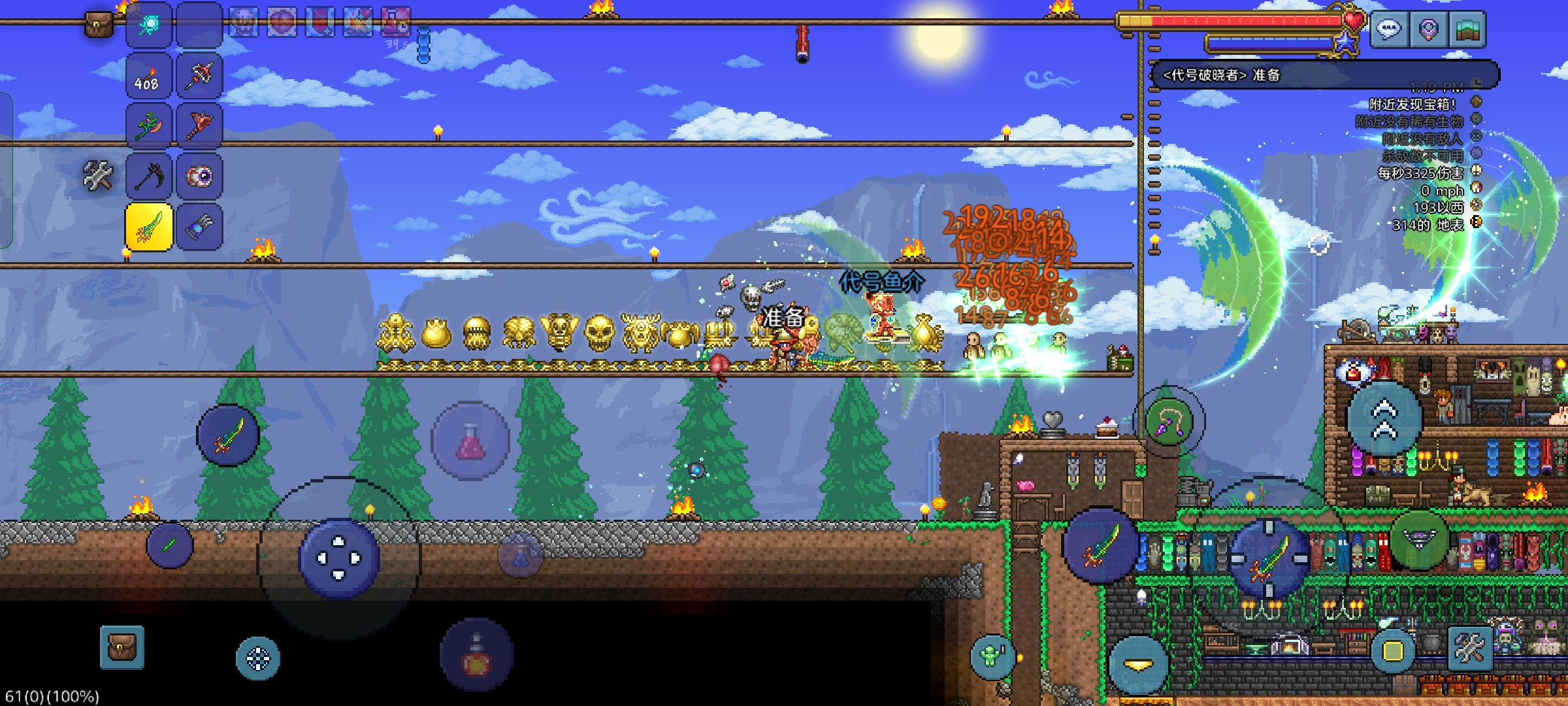Viewport: 1568px width, 706px height.
Task: Select the pickaxe hotbar slot
Action: pos(148,176)
